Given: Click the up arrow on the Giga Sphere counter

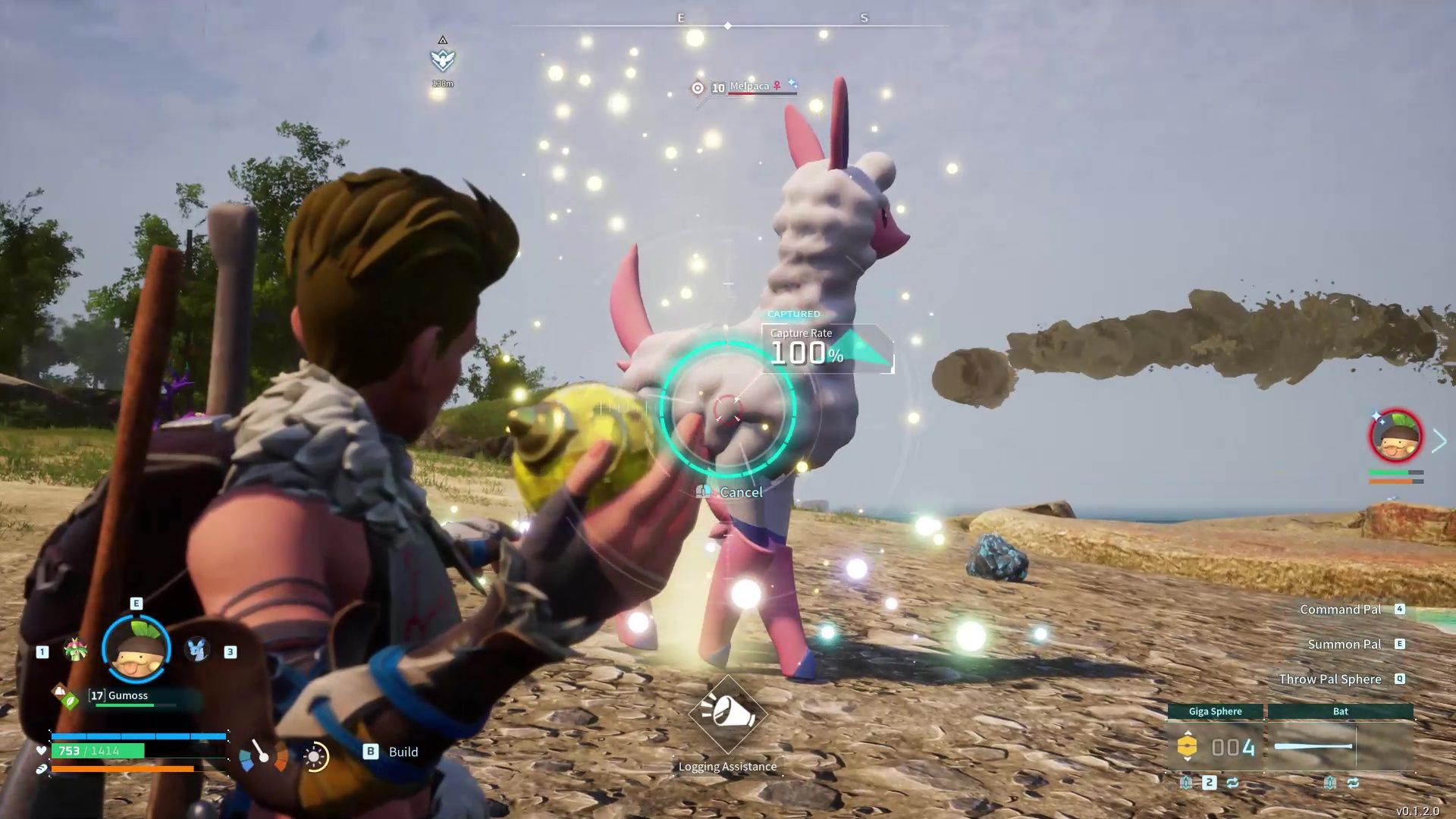Looking at the screenshot, I should (x=1188, y=733).
